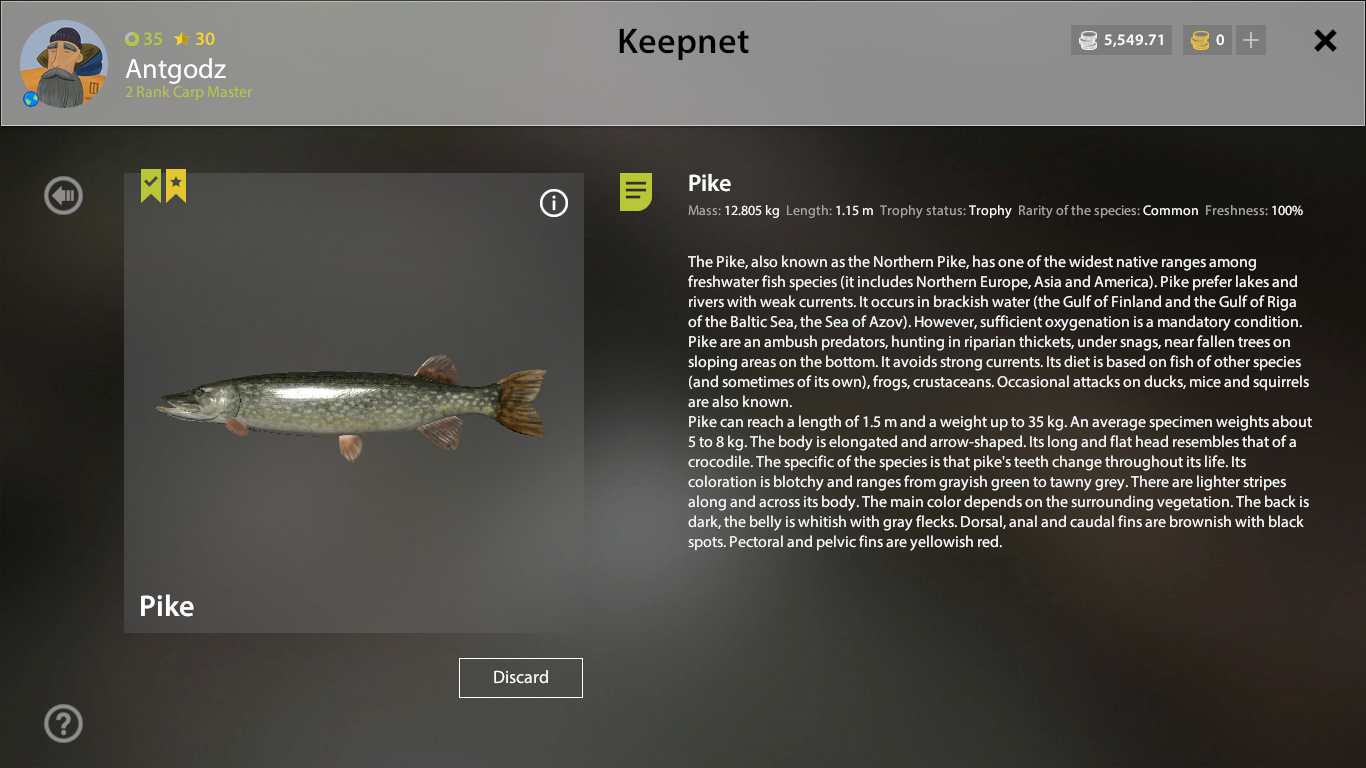
Task: Go back with the arrow button
Action: pyautogui.click(x=63, y=196)
